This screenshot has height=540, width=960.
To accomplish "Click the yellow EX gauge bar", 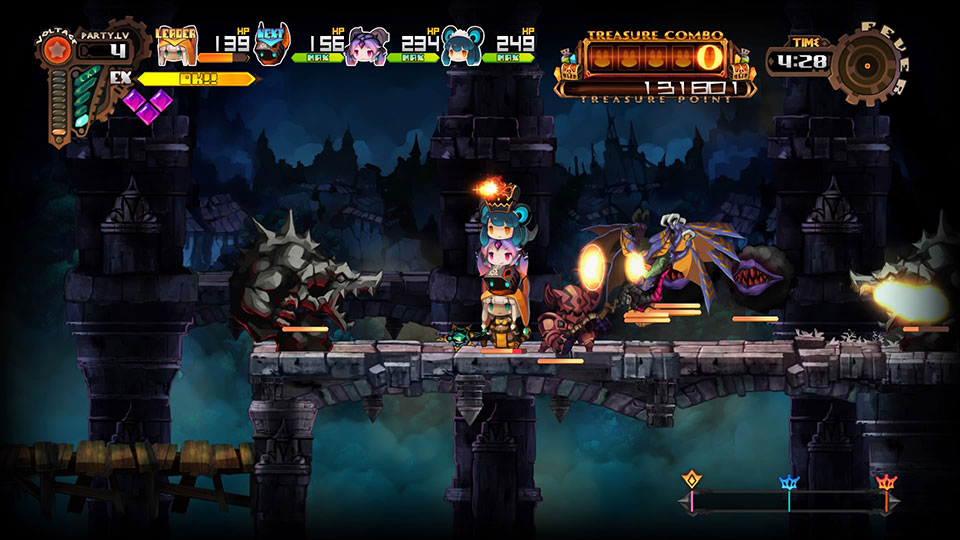I will [x=194, y=78].
